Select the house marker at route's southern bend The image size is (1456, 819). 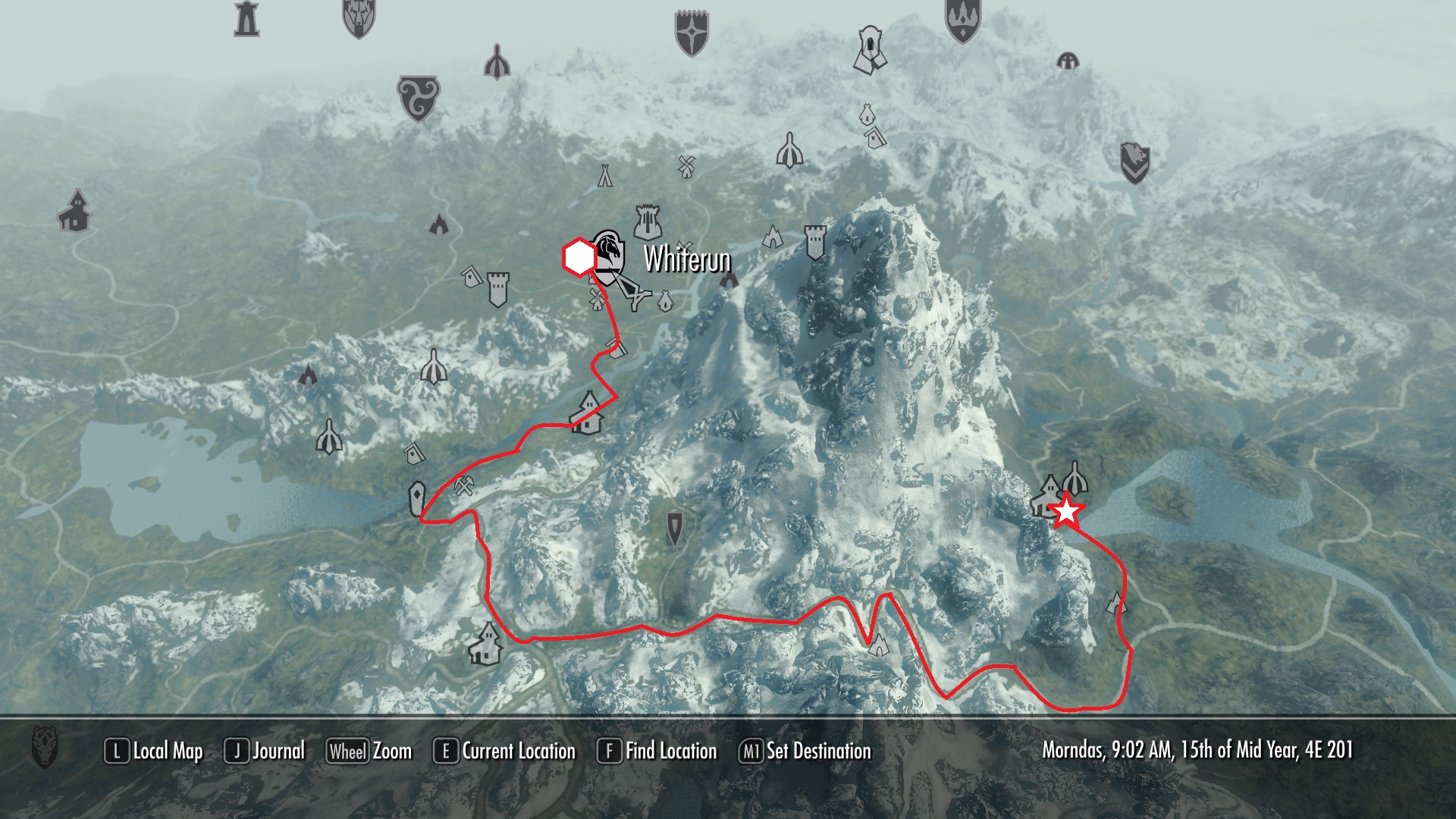[x=486, y=644]
